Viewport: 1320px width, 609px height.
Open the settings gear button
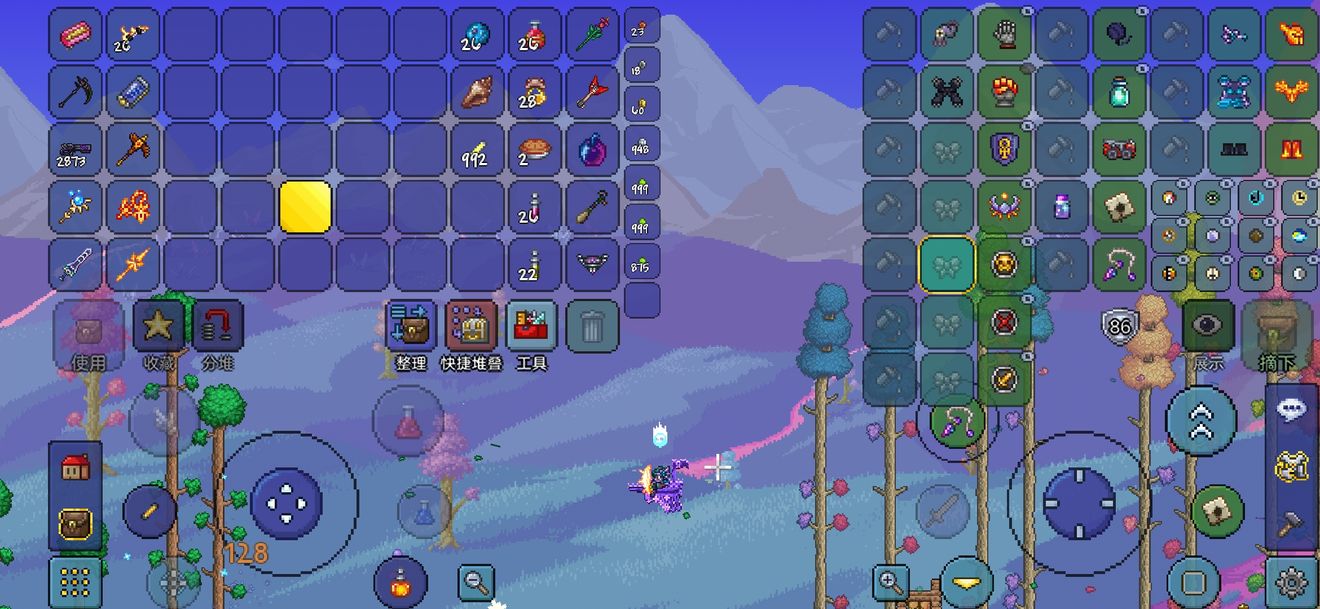coord(1291,581)
